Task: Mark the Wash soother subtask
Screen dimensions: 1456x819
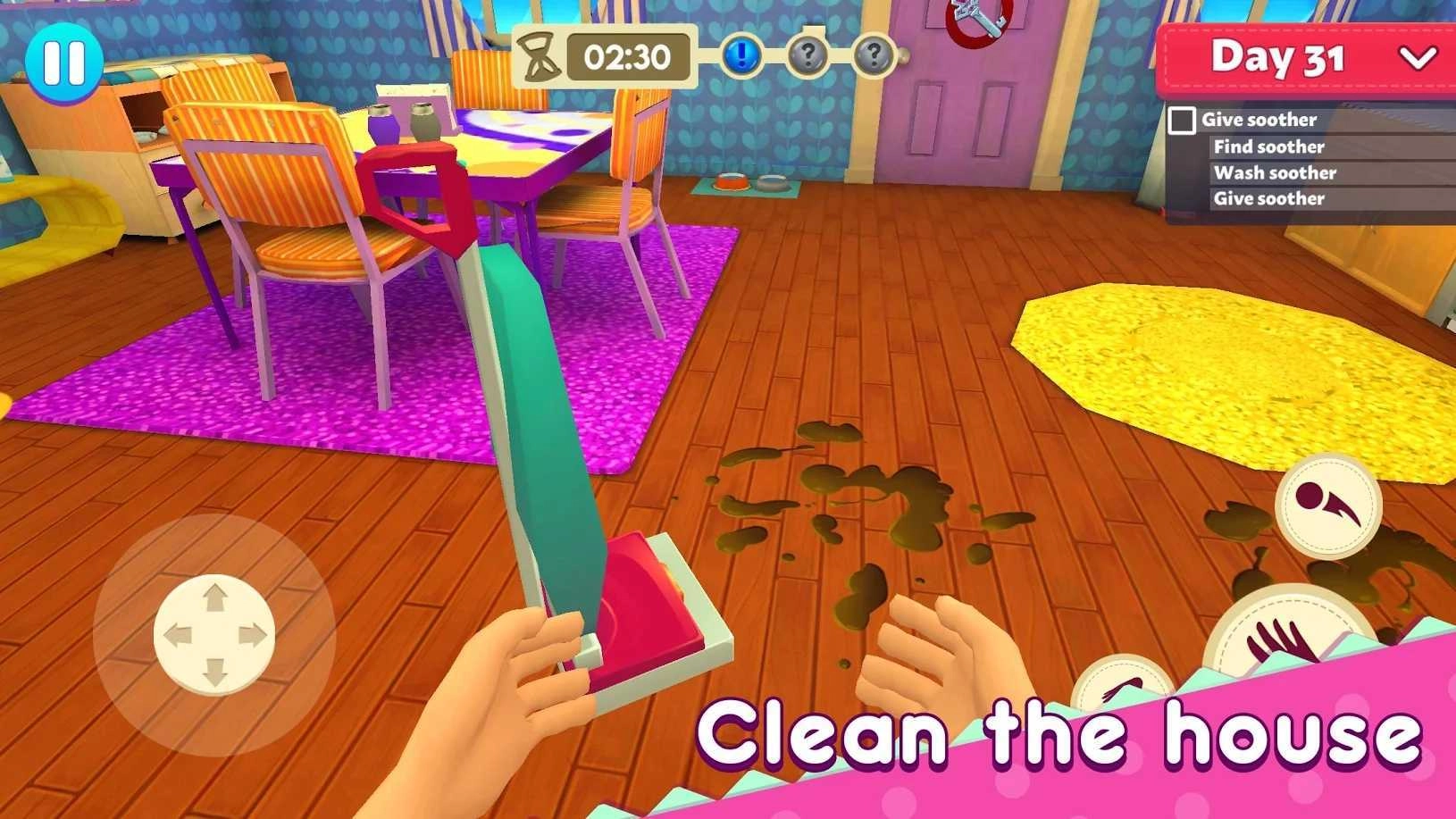Action: 1275,172
